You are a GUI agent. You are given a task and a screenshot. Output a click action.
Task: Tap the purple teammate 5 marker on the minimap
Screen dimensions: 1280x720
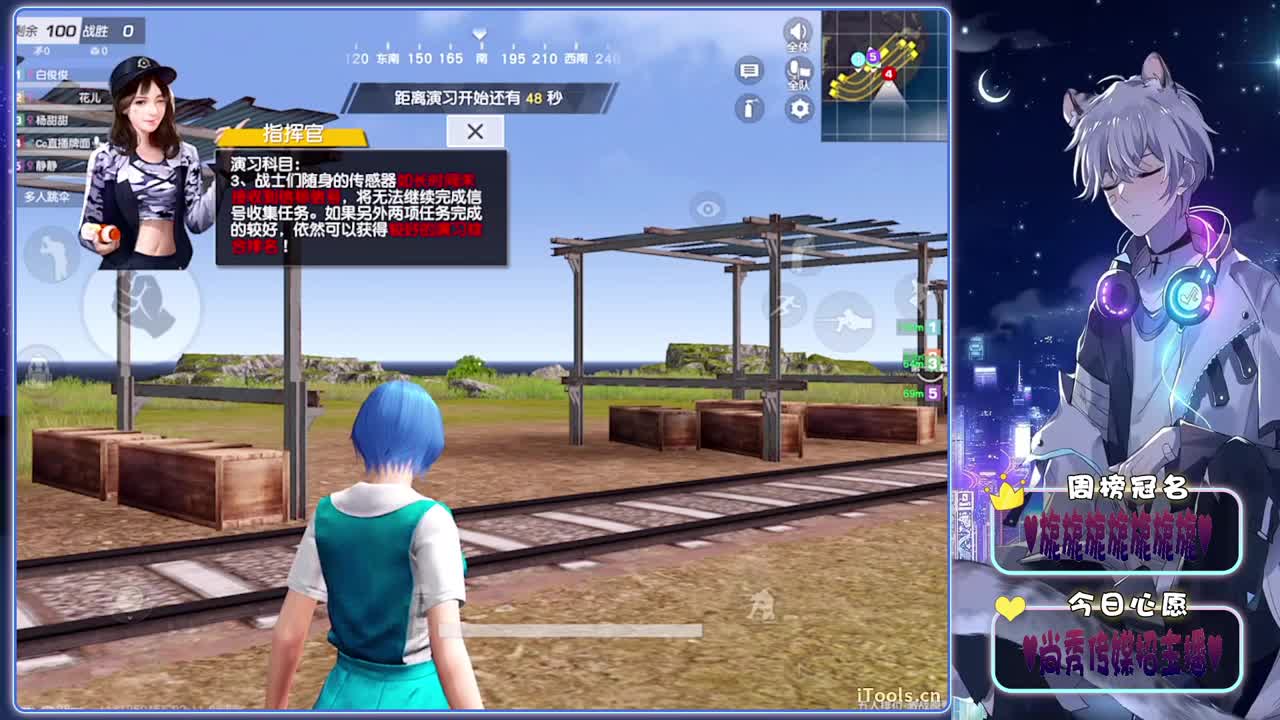pyautogui.click(x=872, y=57)
